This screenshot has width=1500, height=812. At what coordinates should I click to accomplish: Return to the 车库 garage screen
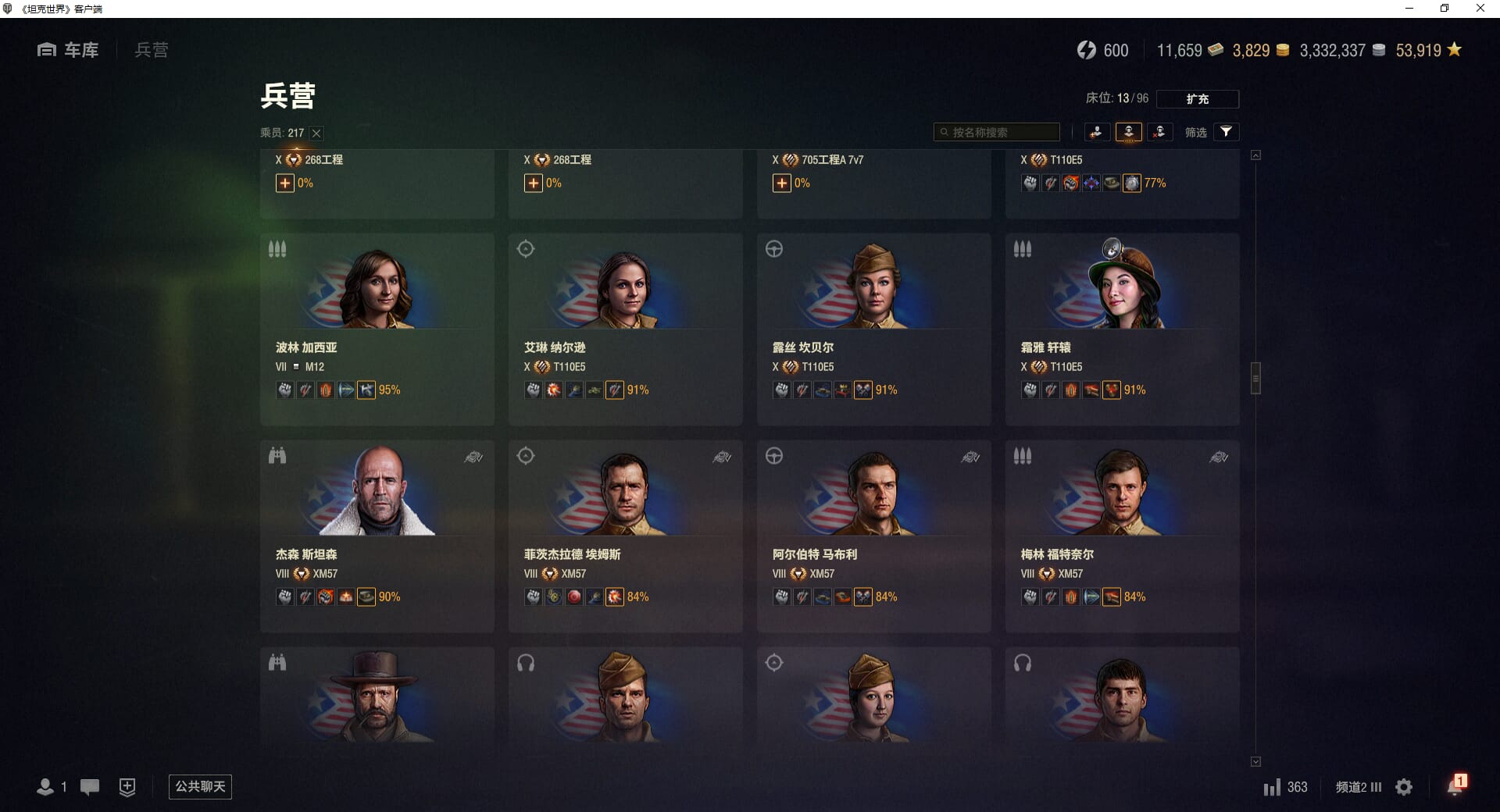tap(68, 50)
